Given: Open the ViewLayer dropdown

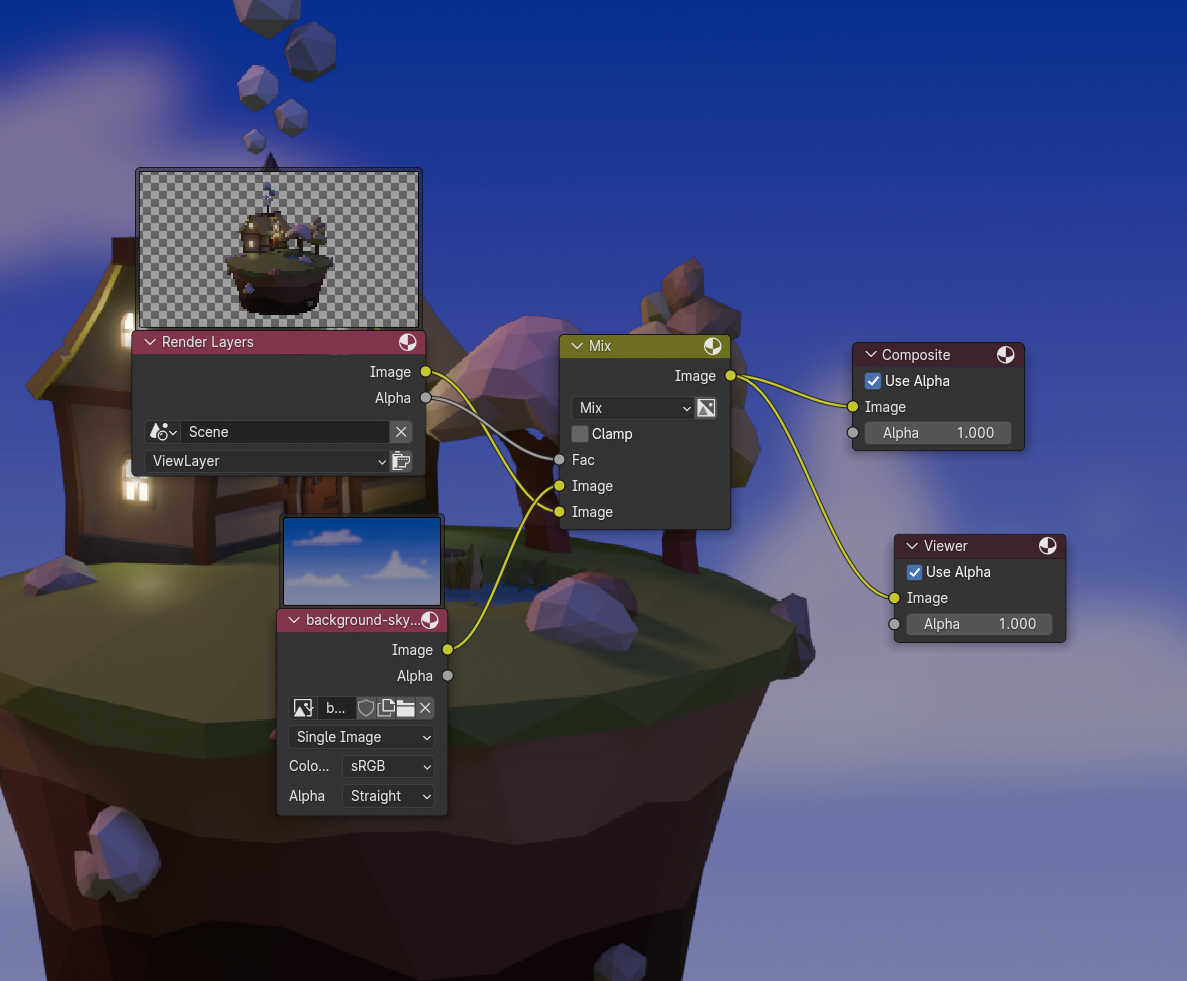Looking at the screenshot, I should click(266, 461).
